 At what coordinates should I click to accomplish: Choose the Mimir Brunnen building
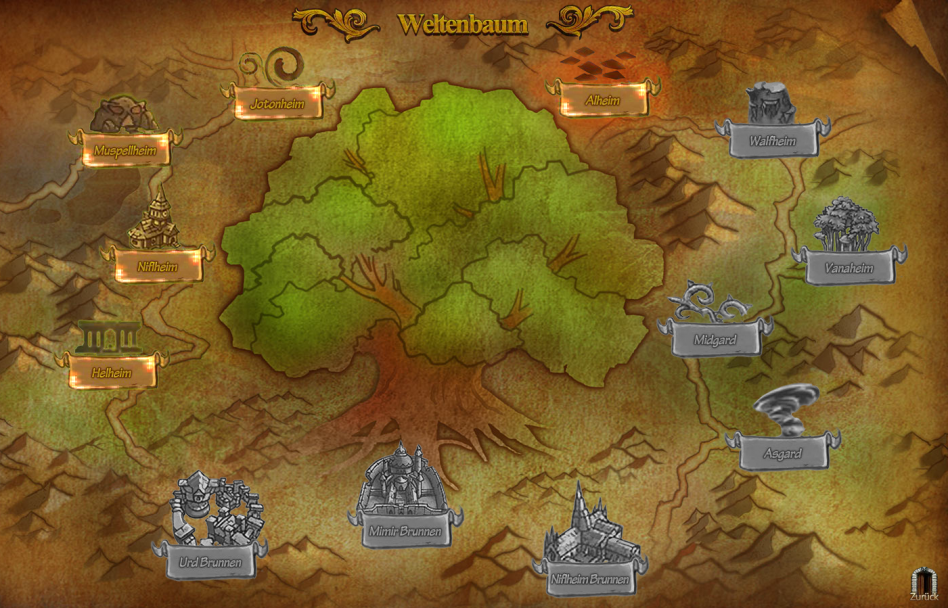point(405,531)
